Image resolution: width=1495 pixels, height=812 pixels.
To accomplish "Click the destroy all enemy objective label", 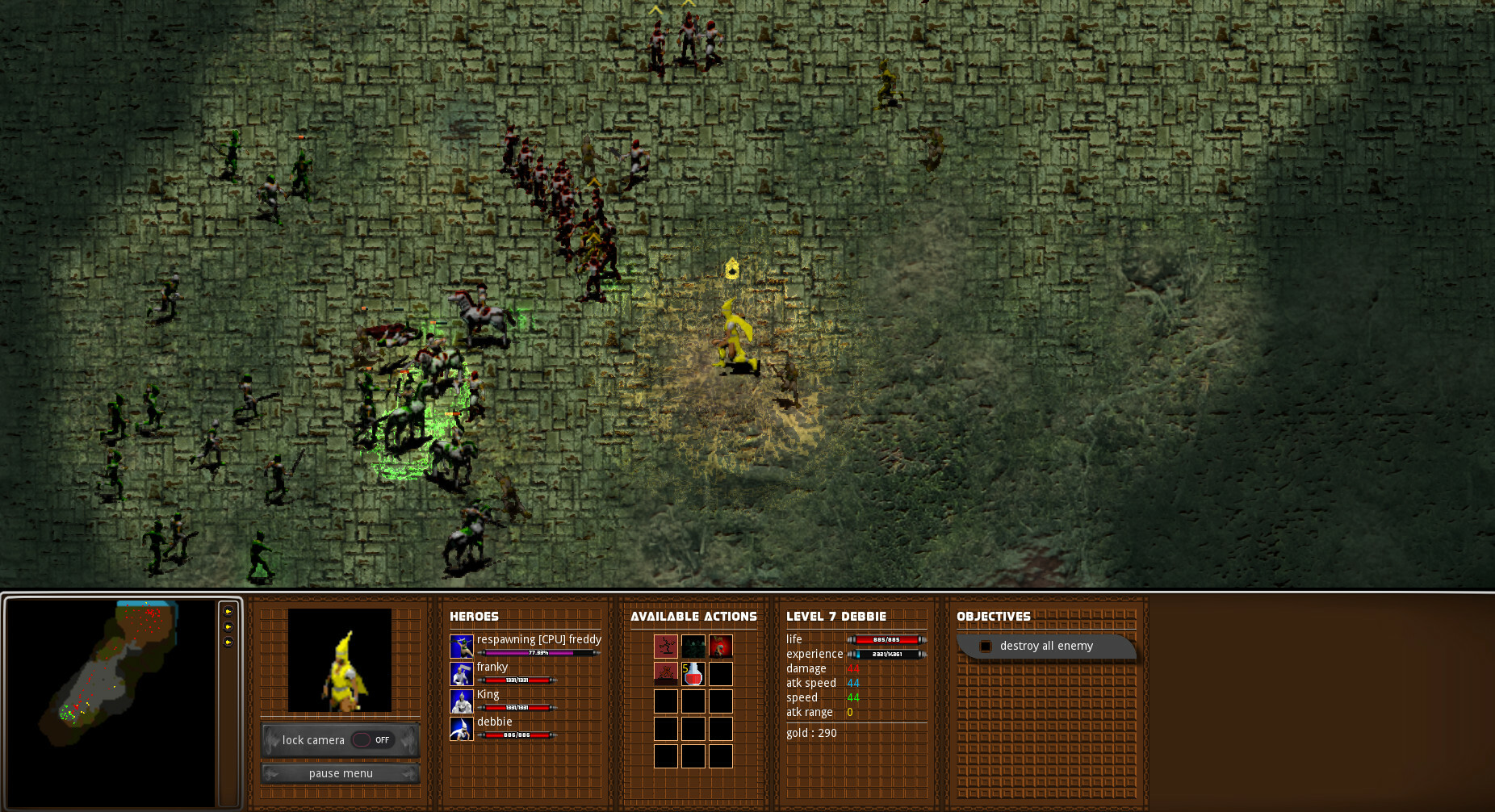I will 1045,646.
